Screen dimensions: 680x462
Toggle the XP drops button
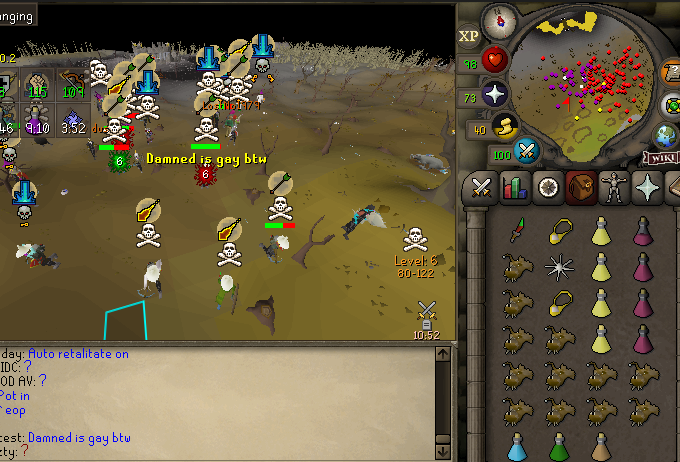point(469,36)
